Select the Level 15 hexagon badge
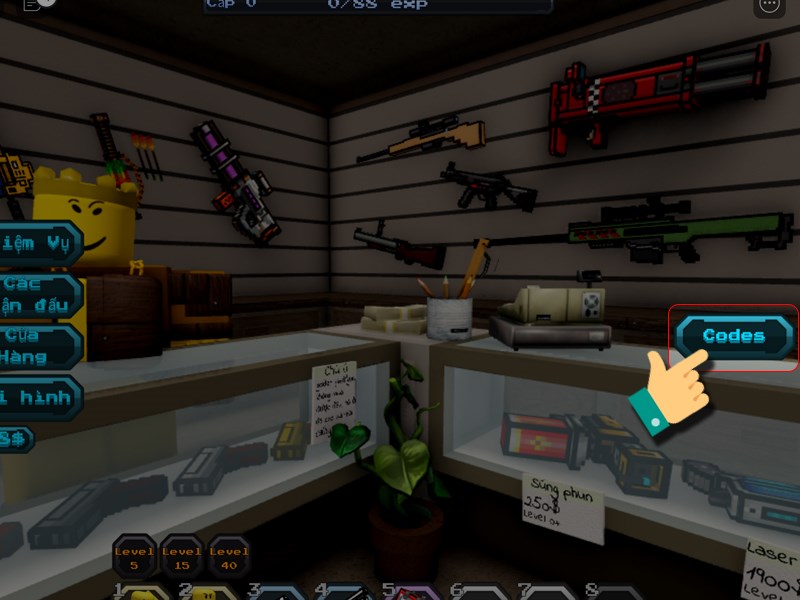 [181, 556]
